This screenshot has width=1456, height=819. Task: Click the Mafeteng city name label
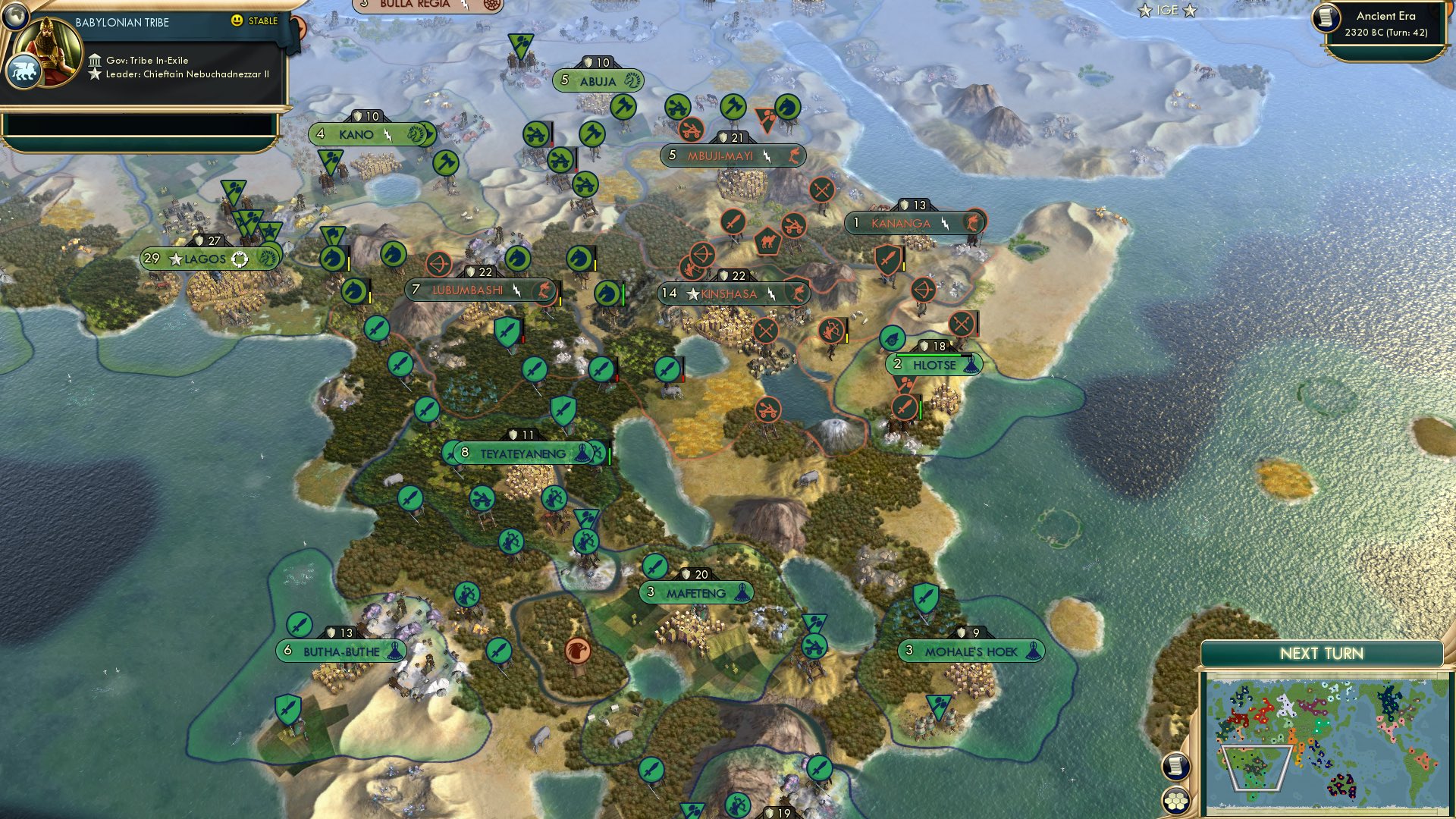pyautogui.click(x=698, y=592)
